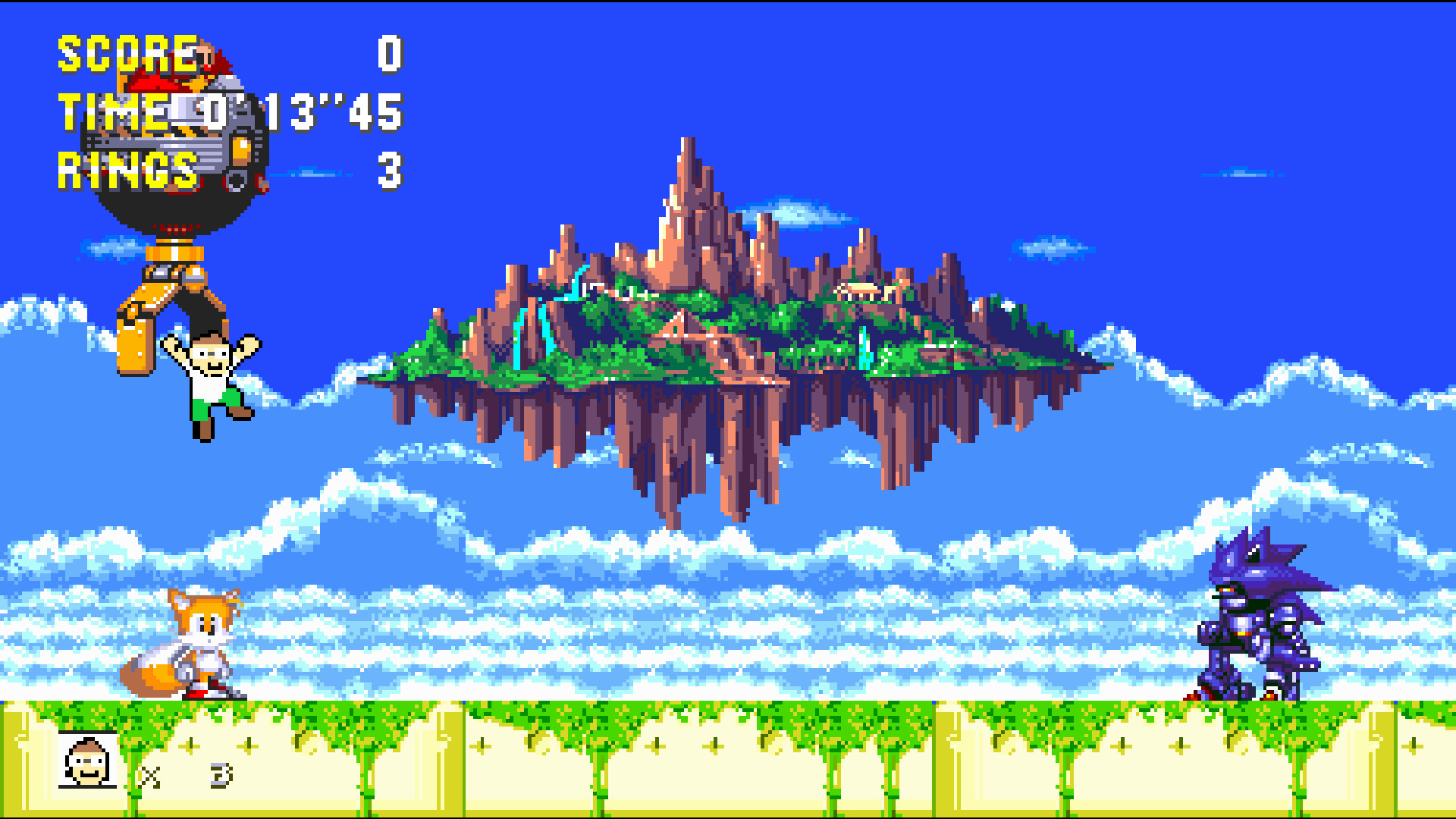Click the lives count number beside the X
This screenshot has width=1456, height=819.
(x=220, y=775)
